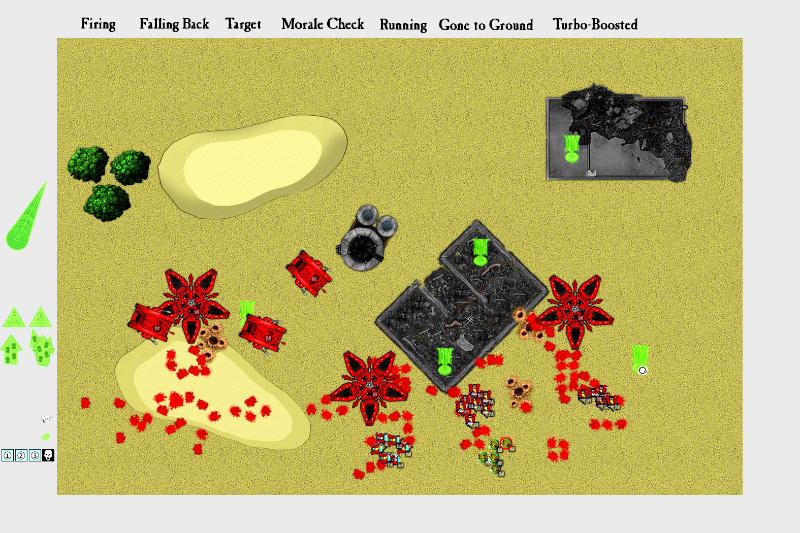
Task: Choose the Gone to Ground marker
Action: coord(486,24)
